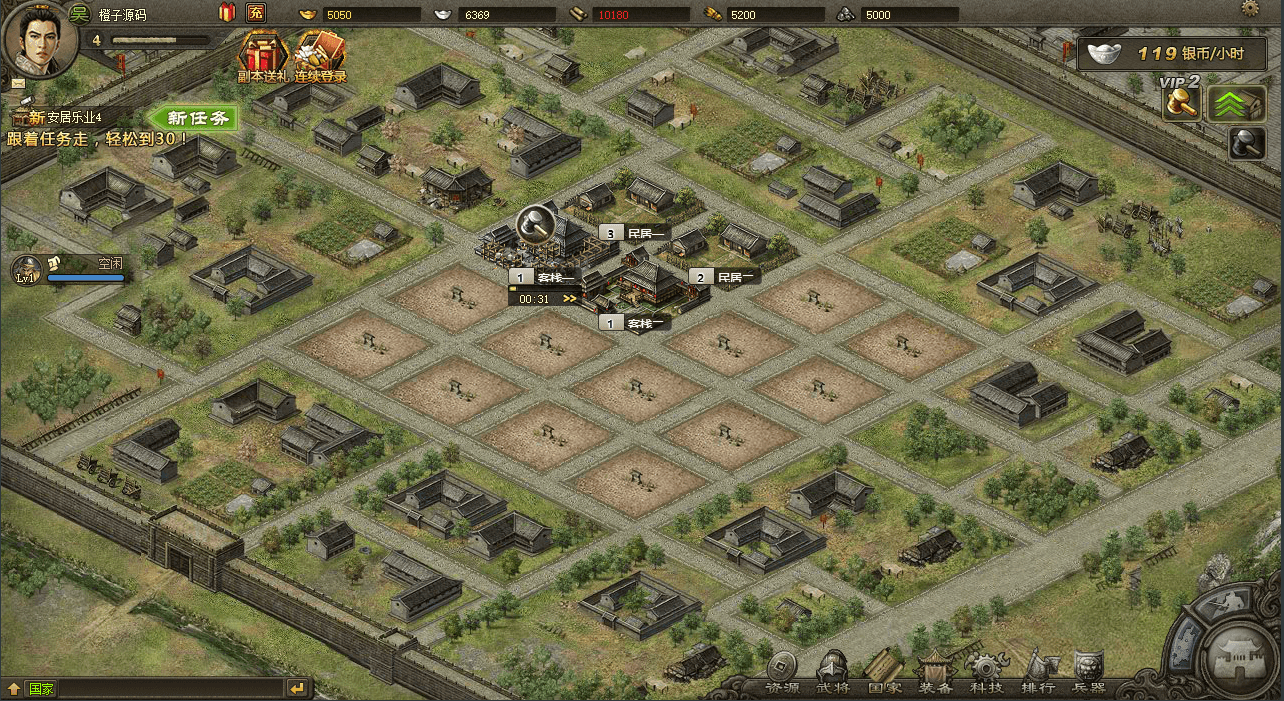Open the 资源 (Resources) menu
Image resolution: width=1284 pixels, height=701 pixels.
782,672
